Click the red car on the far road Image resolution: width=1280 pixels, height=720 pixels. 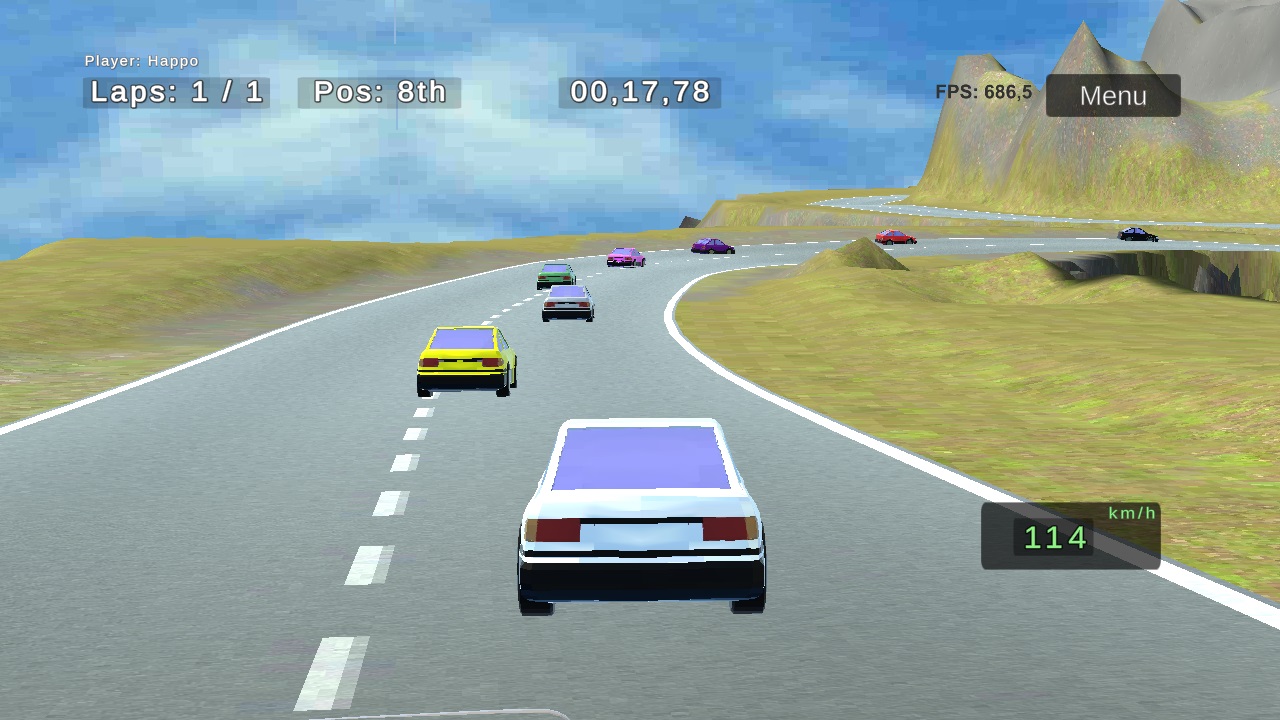click(x=894, y=236)
